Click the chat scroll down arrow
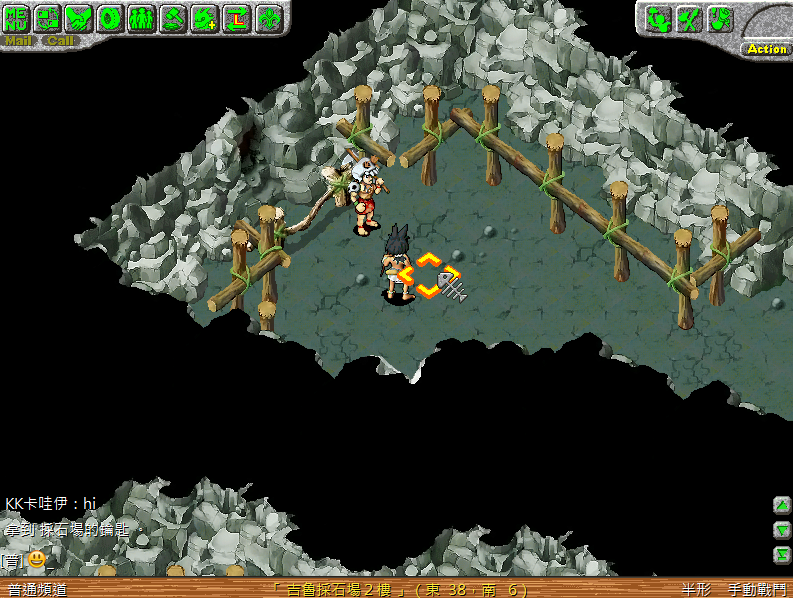The width and height of the screenshot is (793, 598). (782, 530)
